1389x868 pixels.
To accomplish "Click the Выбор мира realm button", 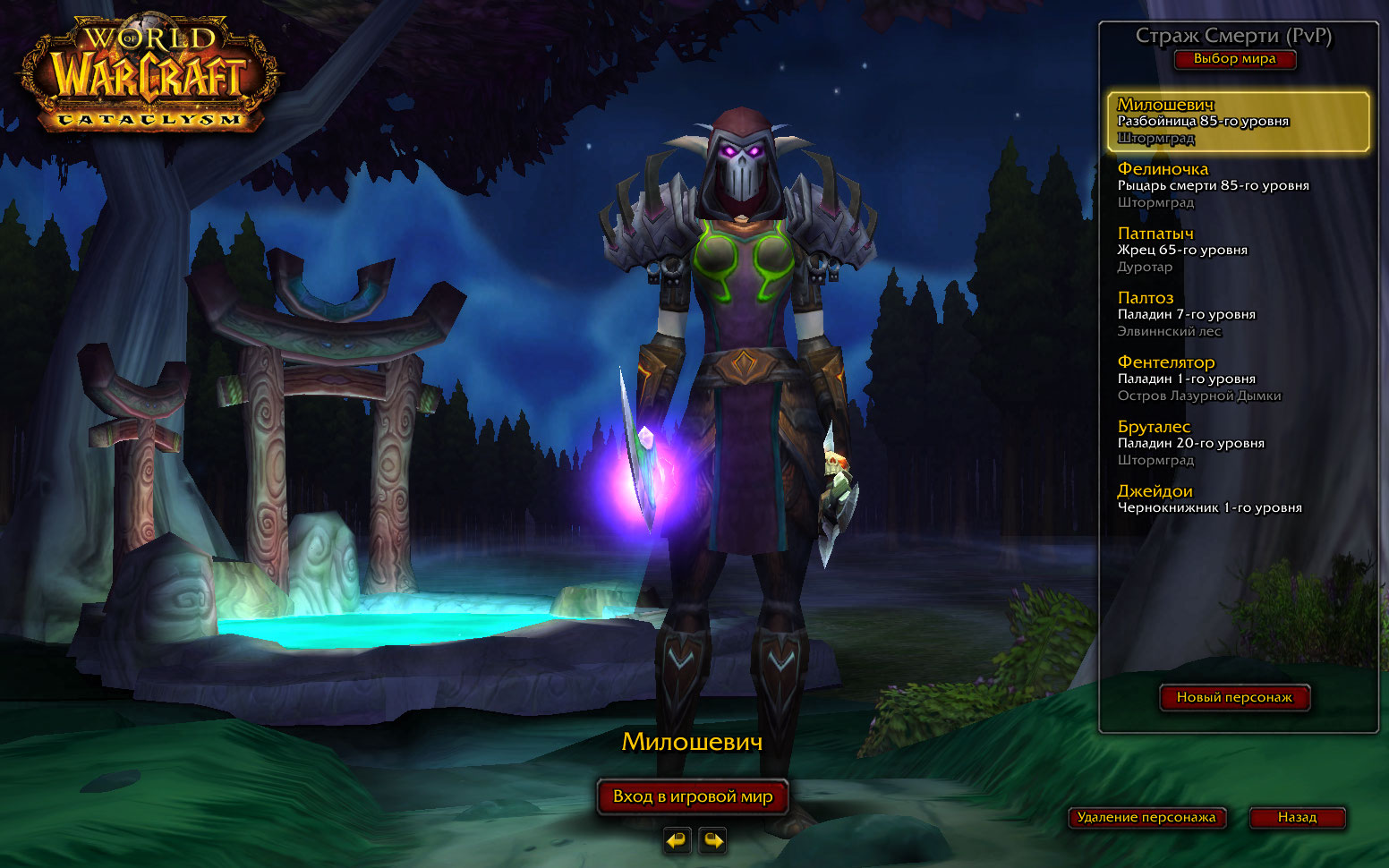I will point(1234,59).
